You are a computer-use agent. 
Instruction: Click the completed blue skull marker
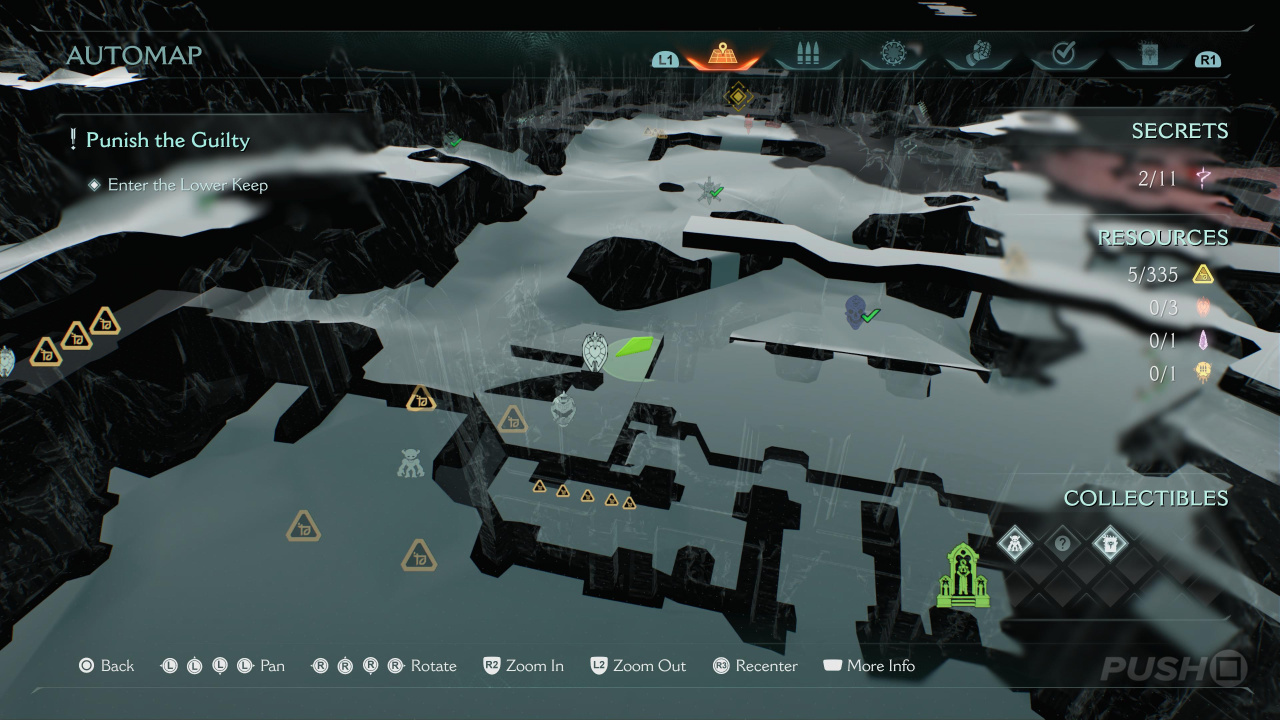pos(856,311)
